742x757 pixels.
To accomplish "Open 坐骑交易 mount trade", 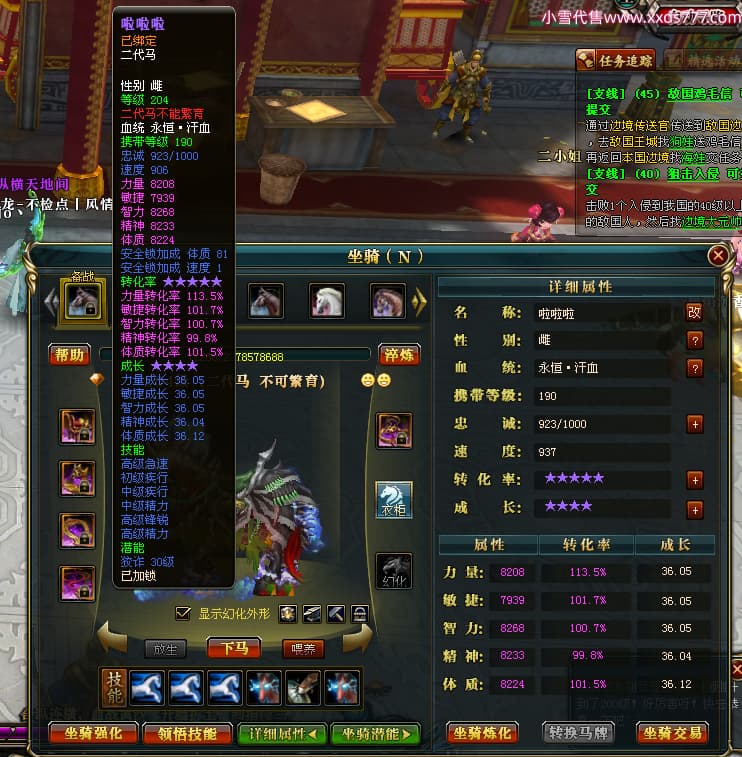I will pos(672,733).
